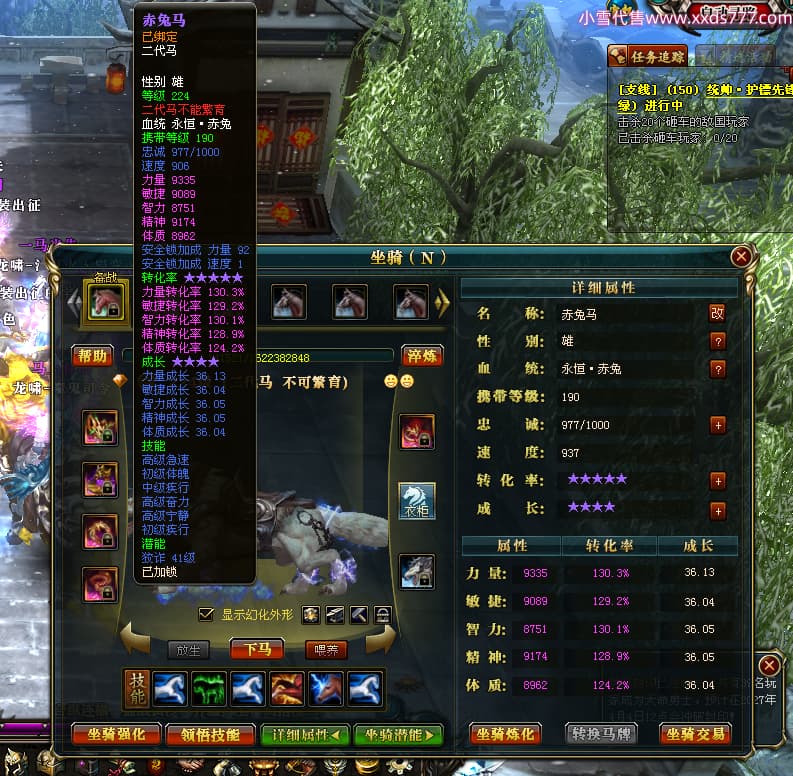The width and height of the screenshot is (793, 776).
Task: Switch to the 坐骑潜能 mount potential tab
Action: (x=398, y=734)
